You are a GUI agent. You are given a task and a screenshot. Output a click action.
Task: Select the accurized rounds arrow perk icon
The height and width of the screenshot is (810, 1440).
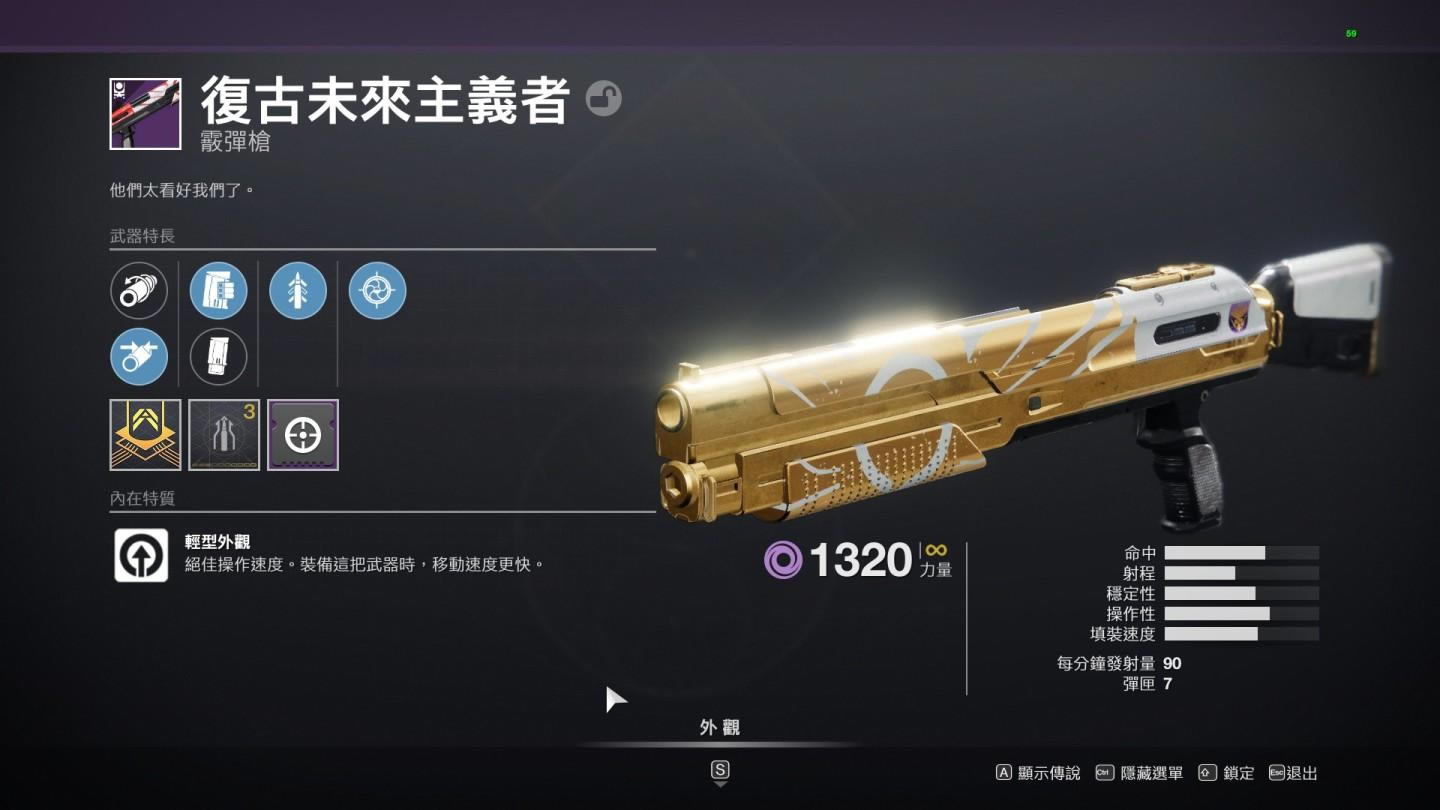coord(297,290)
